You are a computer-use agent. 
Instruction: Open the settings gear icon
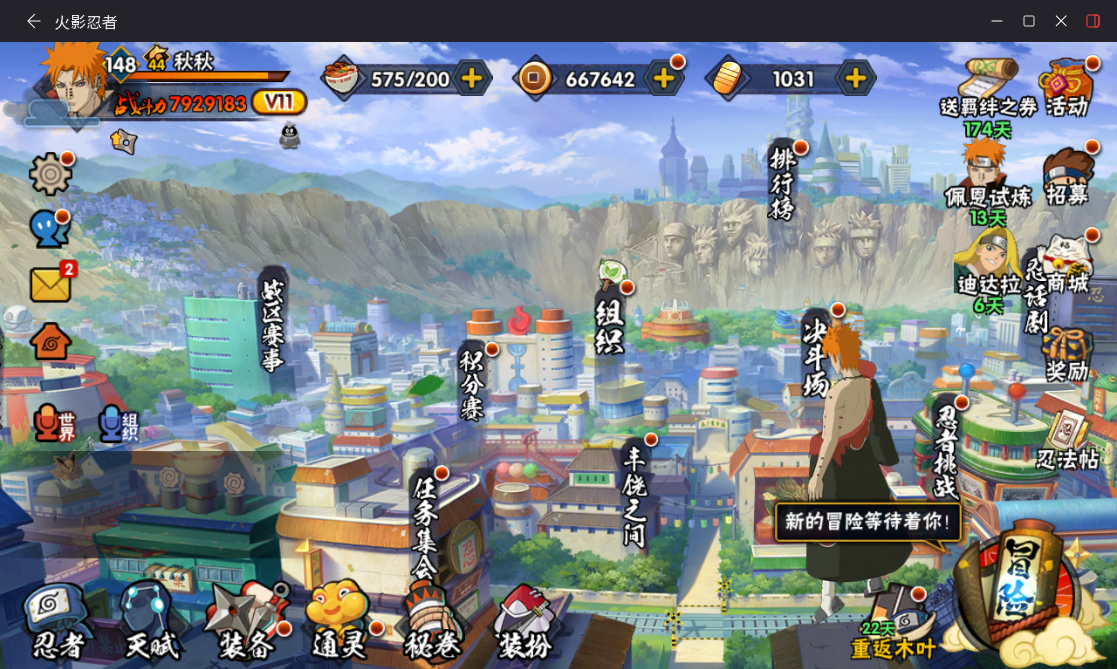pyautogui.click(x=50, y=174)
